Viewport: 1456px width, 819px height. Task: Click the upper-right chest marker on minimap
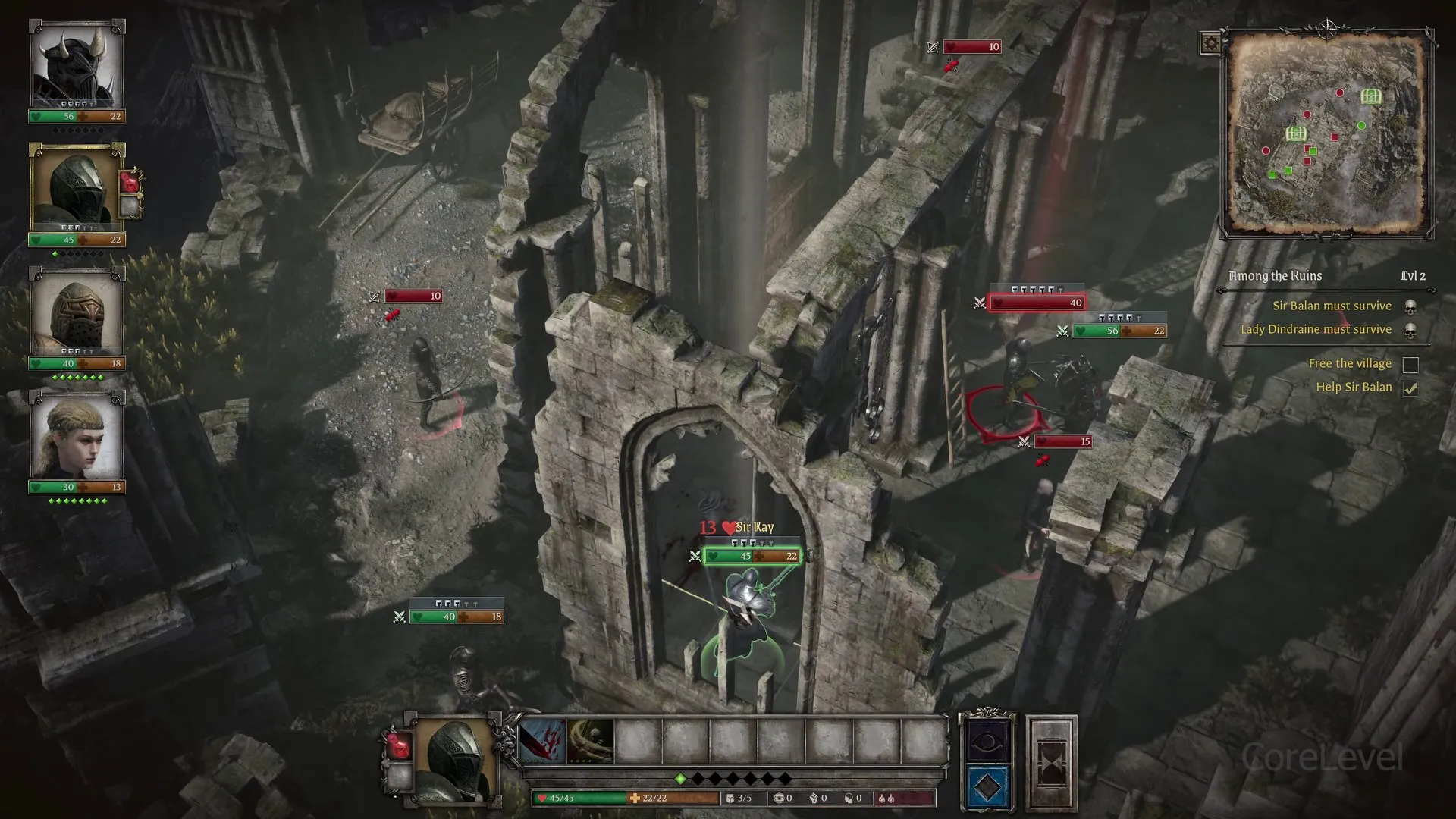click(x=1370, y=96)
